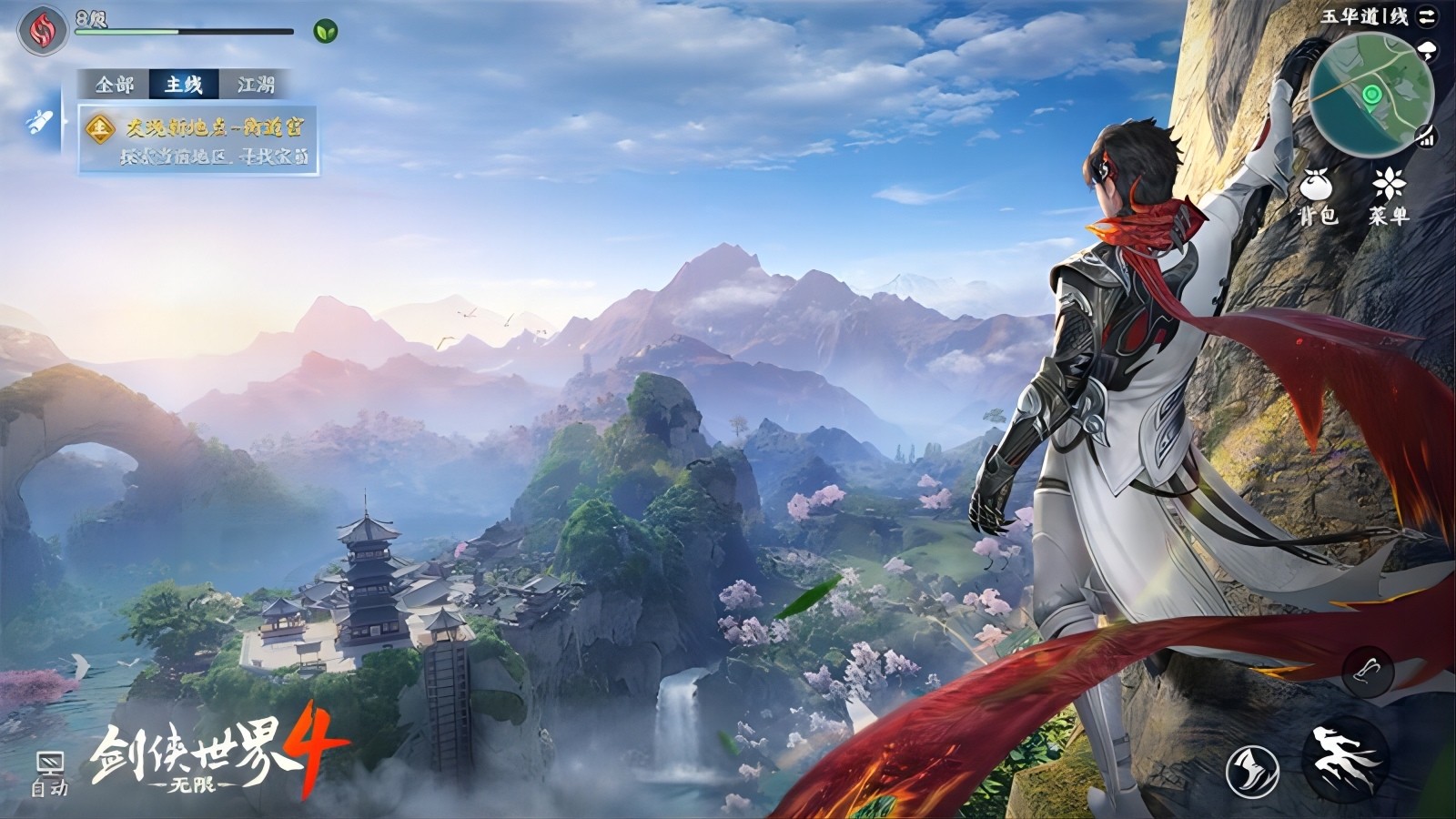1456x819 pixels.
Task: Switch to the 江湖 quest tab
Action: [258, 86]
